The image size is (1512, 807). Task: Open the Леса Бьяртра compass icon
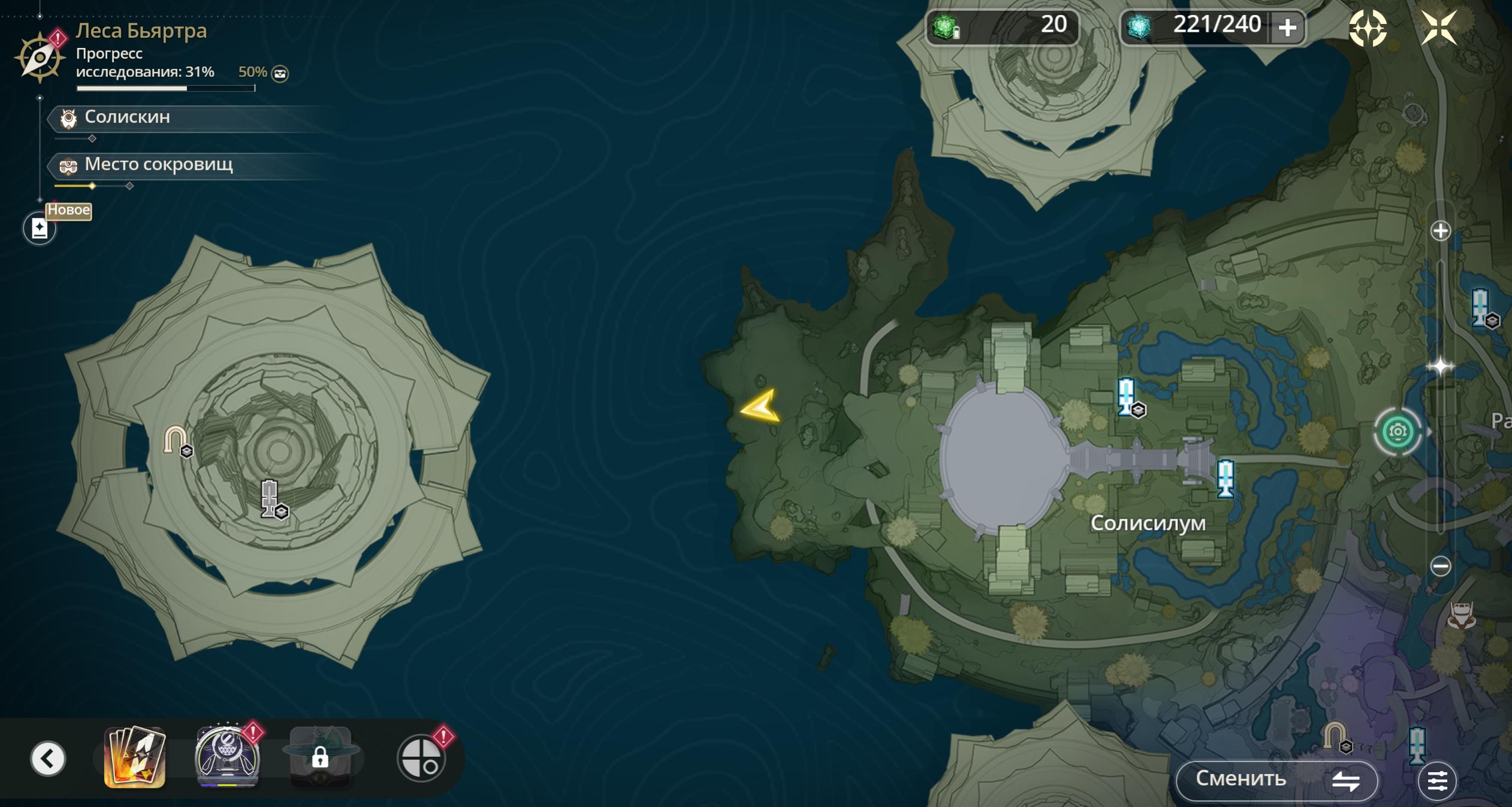(40, 58)
